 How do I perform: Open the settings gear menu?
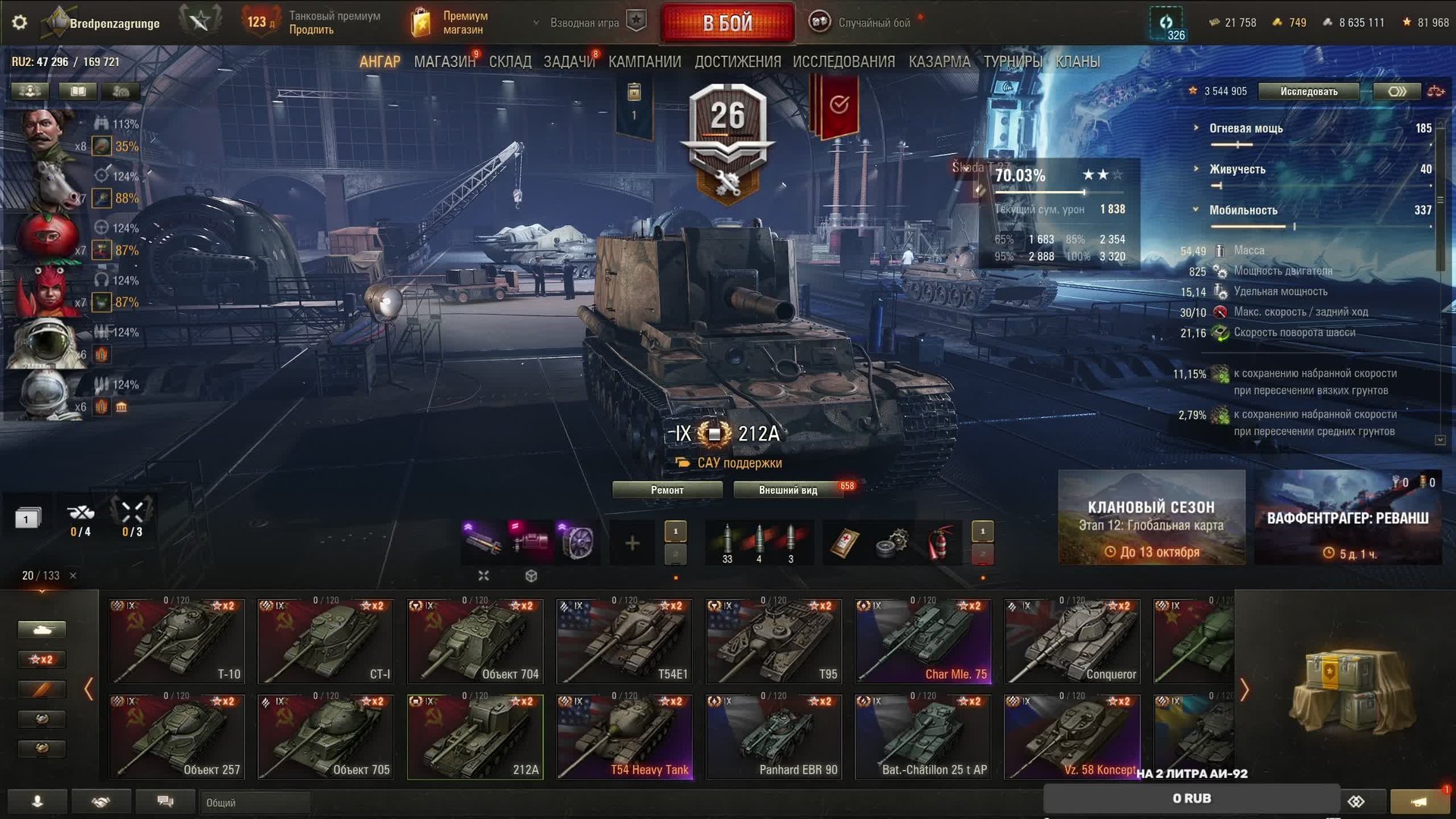(x=20, y=23)
